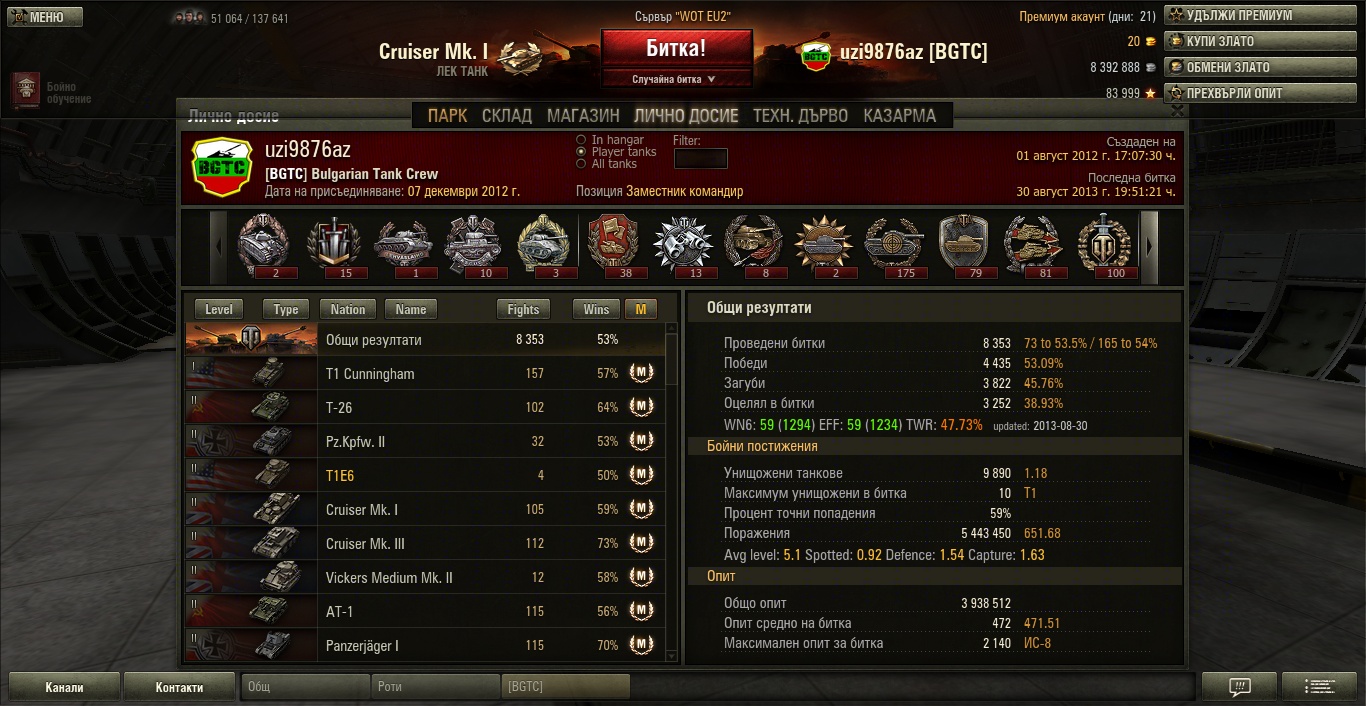Viewport: 1366px width, 706px height.
Task: Open the СКЛАД tab
Action: tap(507, 115)
